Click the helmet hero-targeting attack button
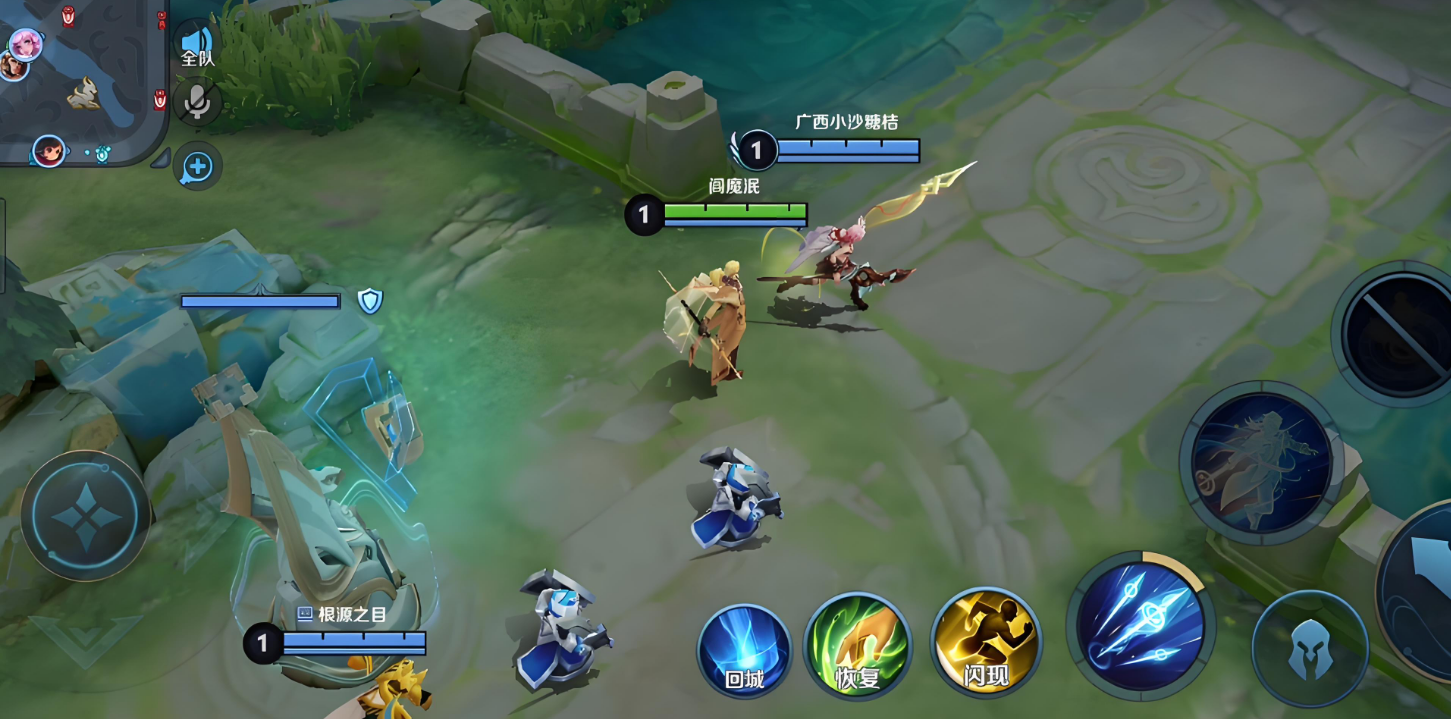The width and height of the screenshot is (1451, 719). click(1309, 648)
